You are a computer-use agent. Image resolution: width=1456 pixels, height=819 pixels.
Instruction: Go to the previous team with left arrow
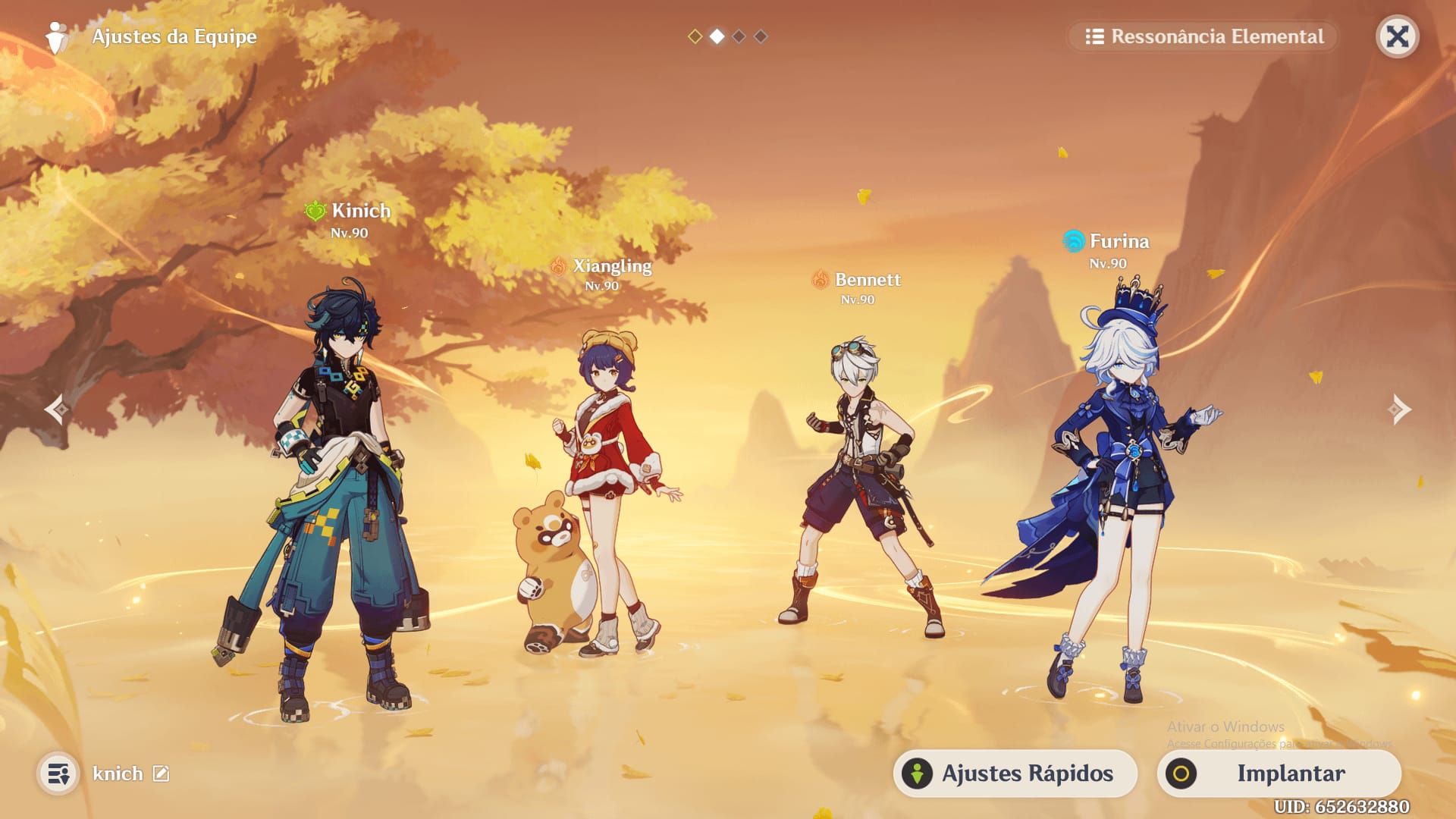pos(57,409)
